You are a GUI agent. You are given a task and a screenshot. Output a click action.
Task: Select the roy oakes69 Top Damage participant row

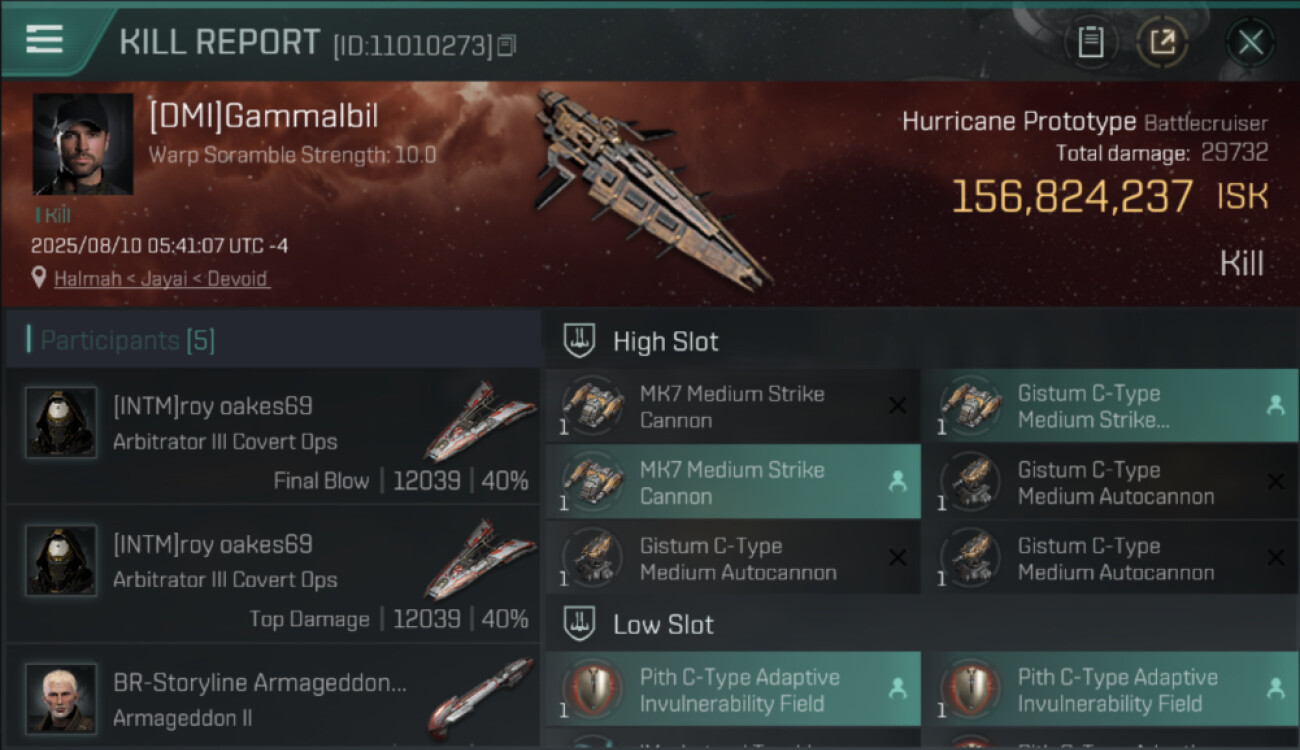(x=272, y=574)
